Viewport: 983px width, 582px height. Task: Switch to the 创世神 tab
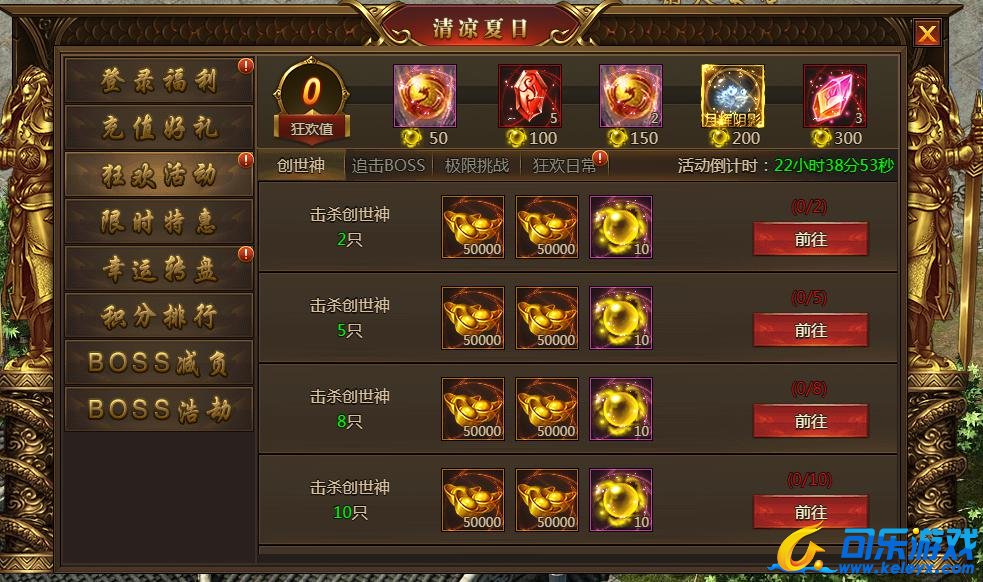[x=300, y=165]
